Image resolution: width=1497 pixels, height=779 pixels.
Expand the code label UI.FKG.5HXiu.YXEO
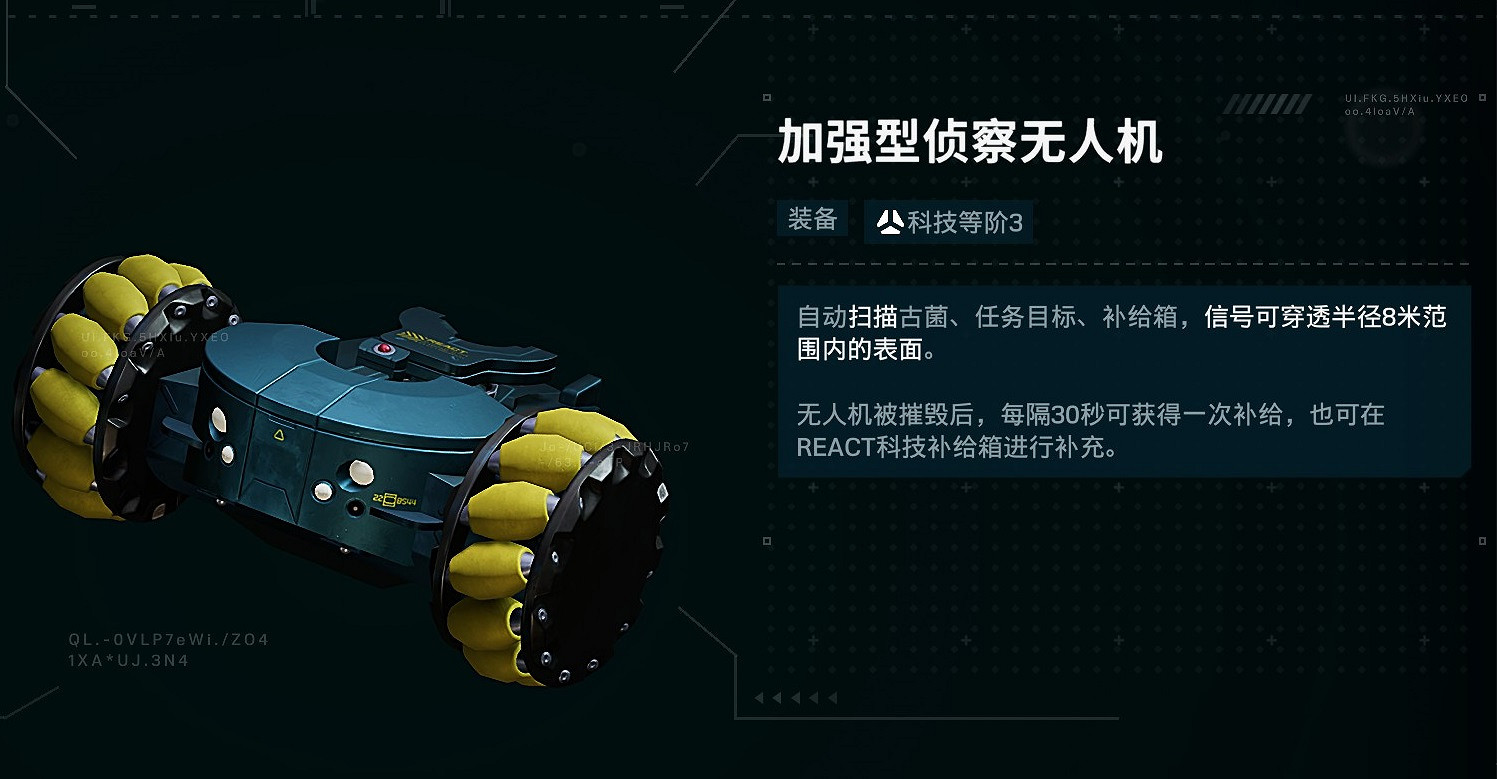1404,99
